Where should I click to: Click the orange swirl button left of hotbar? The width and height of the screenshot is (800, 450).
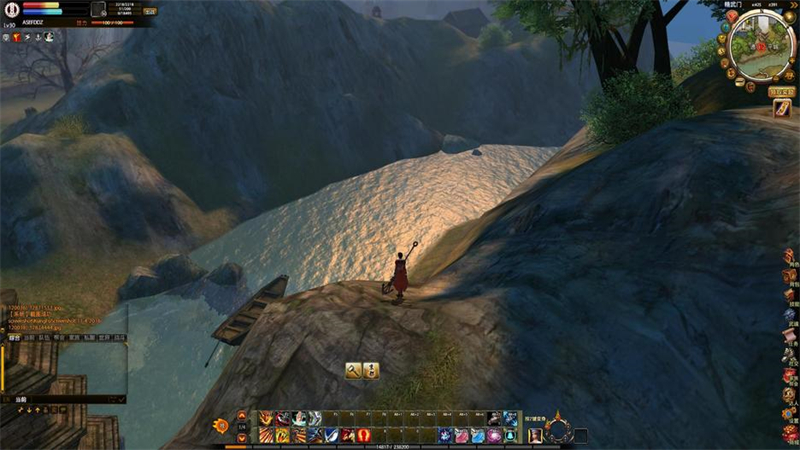tap(221, 426)
